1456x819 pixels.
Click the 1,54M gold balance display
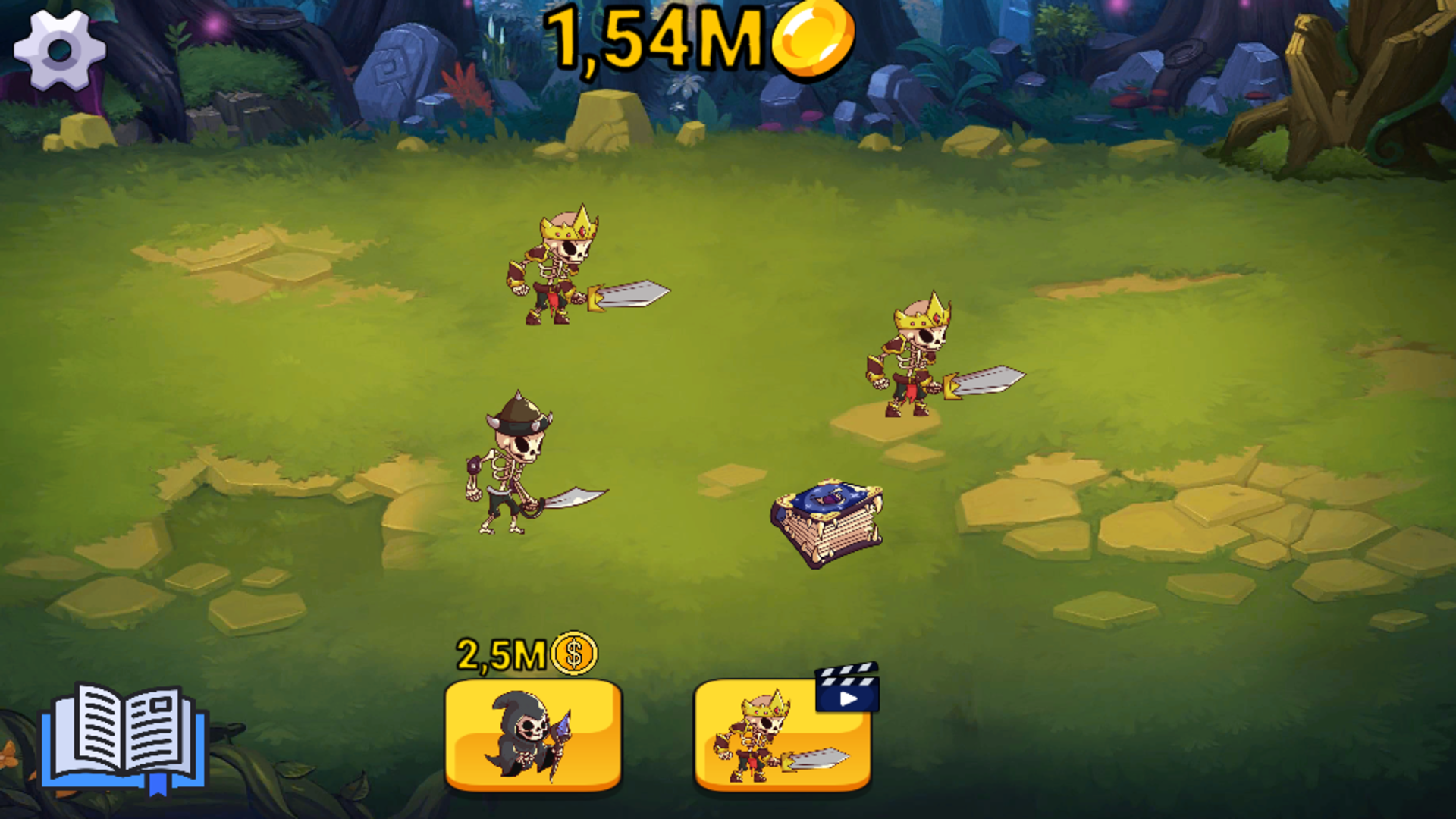[x=660, y=42]
